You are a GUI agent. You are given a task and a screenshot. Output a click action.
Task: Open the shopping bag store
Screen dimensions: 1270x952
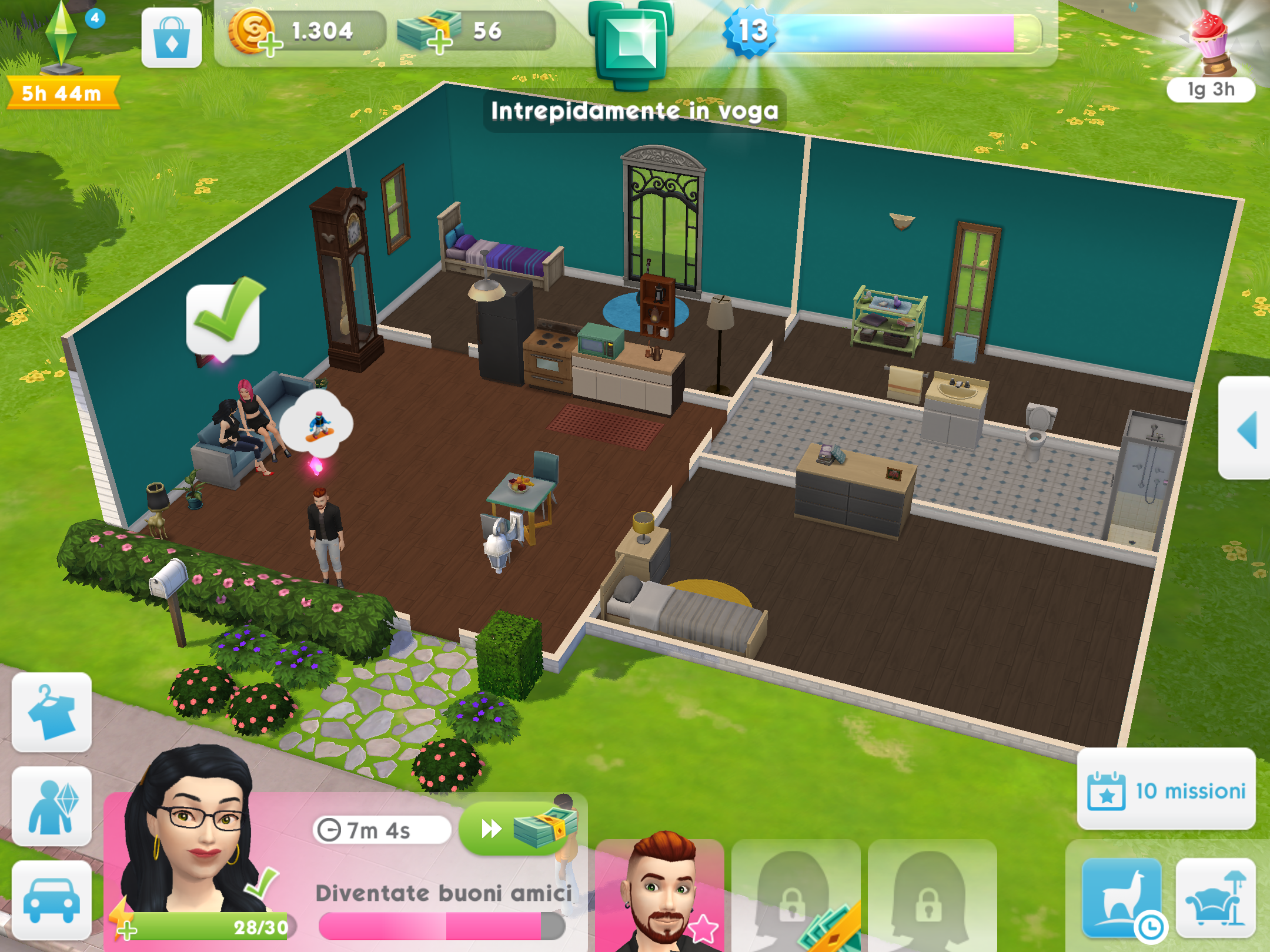tap(171, 38)
